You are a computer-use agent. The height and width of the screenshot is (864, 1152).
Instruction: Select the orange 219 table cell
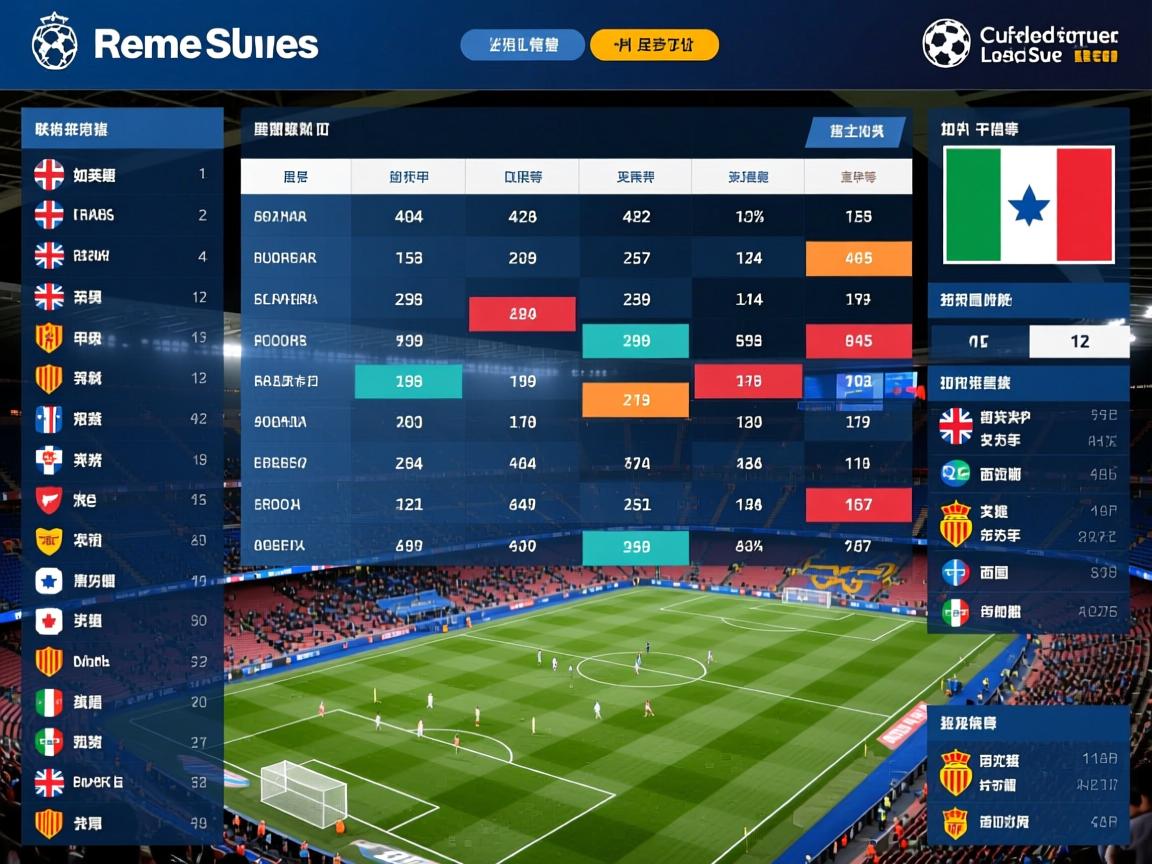coord(635,401)
